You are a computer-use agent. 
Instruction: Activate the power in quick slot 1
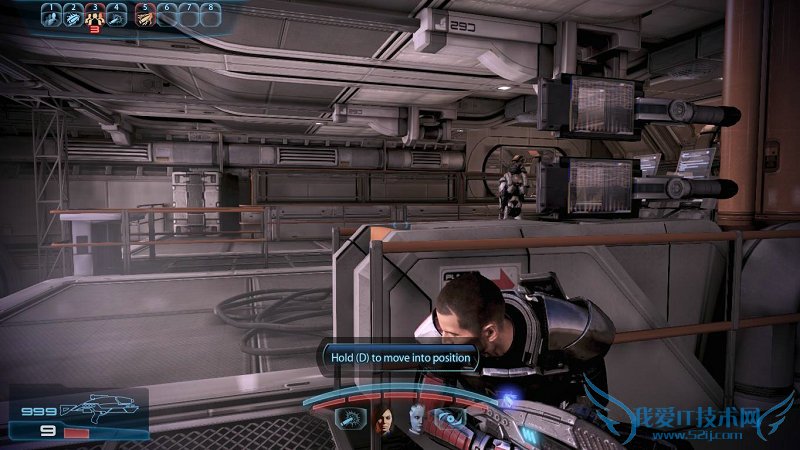50,15
